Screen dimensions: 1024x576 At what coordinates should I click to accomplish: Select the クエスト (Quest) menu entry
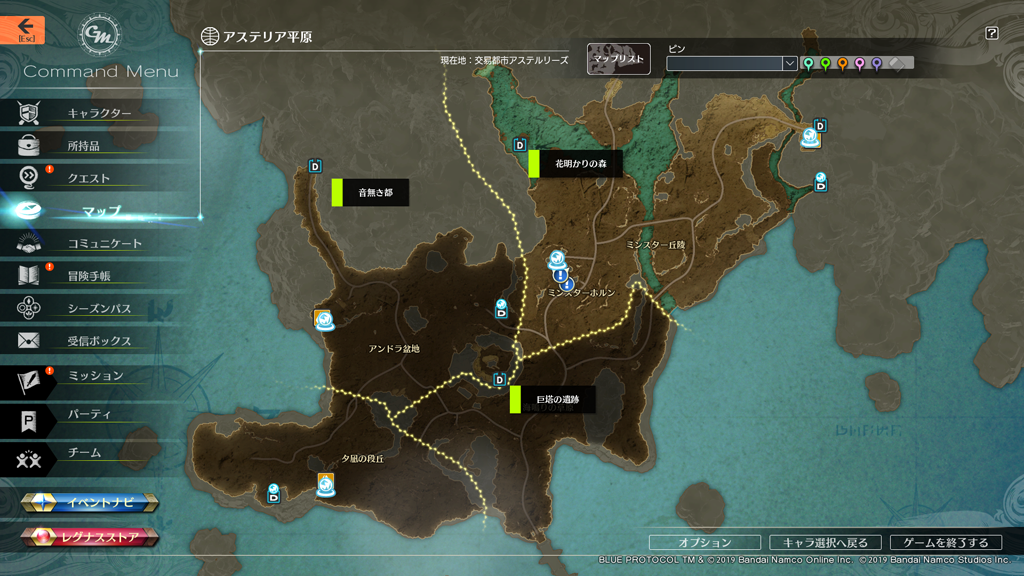pos(88,178)
